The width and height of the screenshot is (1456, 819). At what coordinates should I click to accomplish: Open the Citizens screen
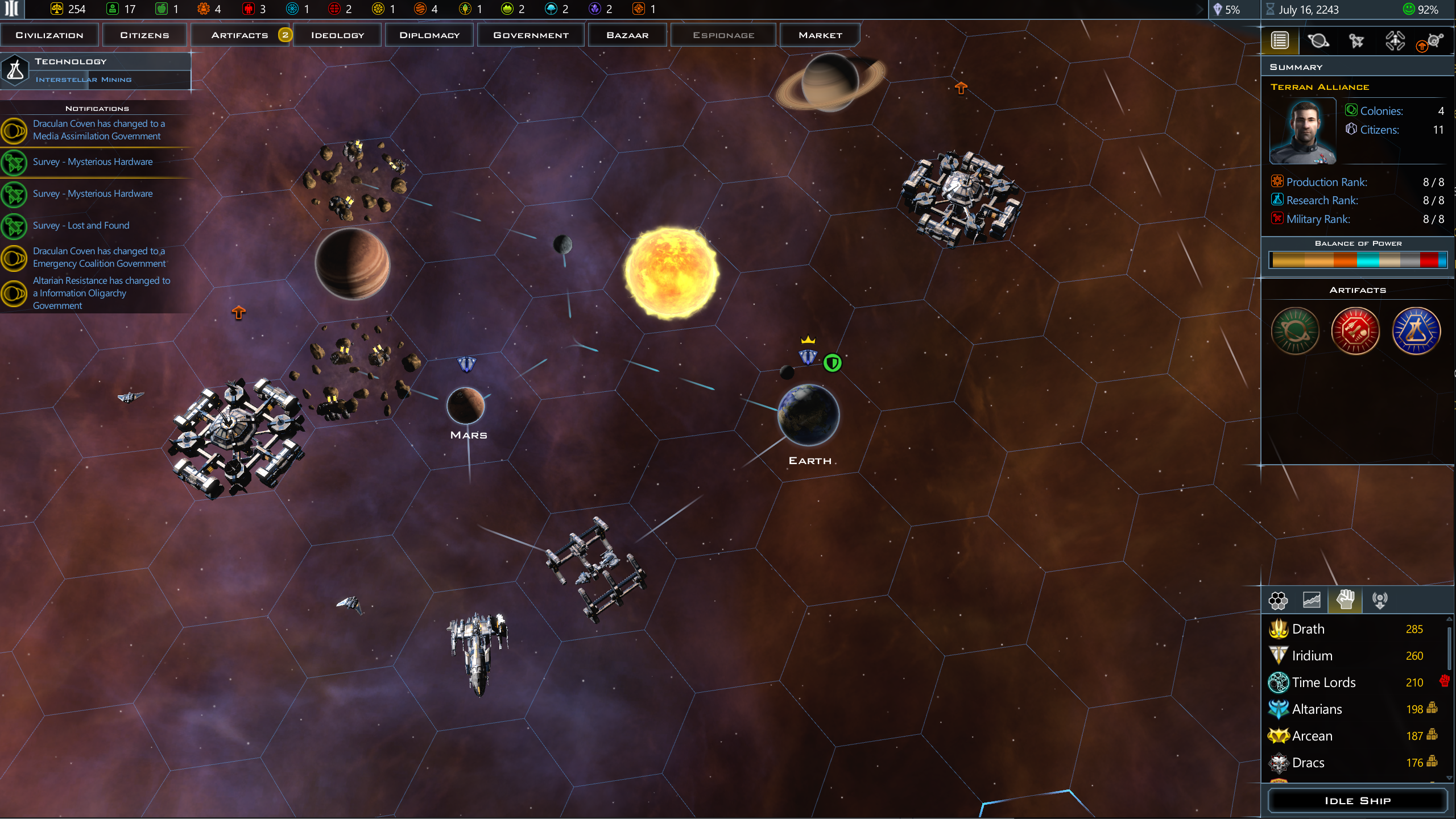point(144,35)
